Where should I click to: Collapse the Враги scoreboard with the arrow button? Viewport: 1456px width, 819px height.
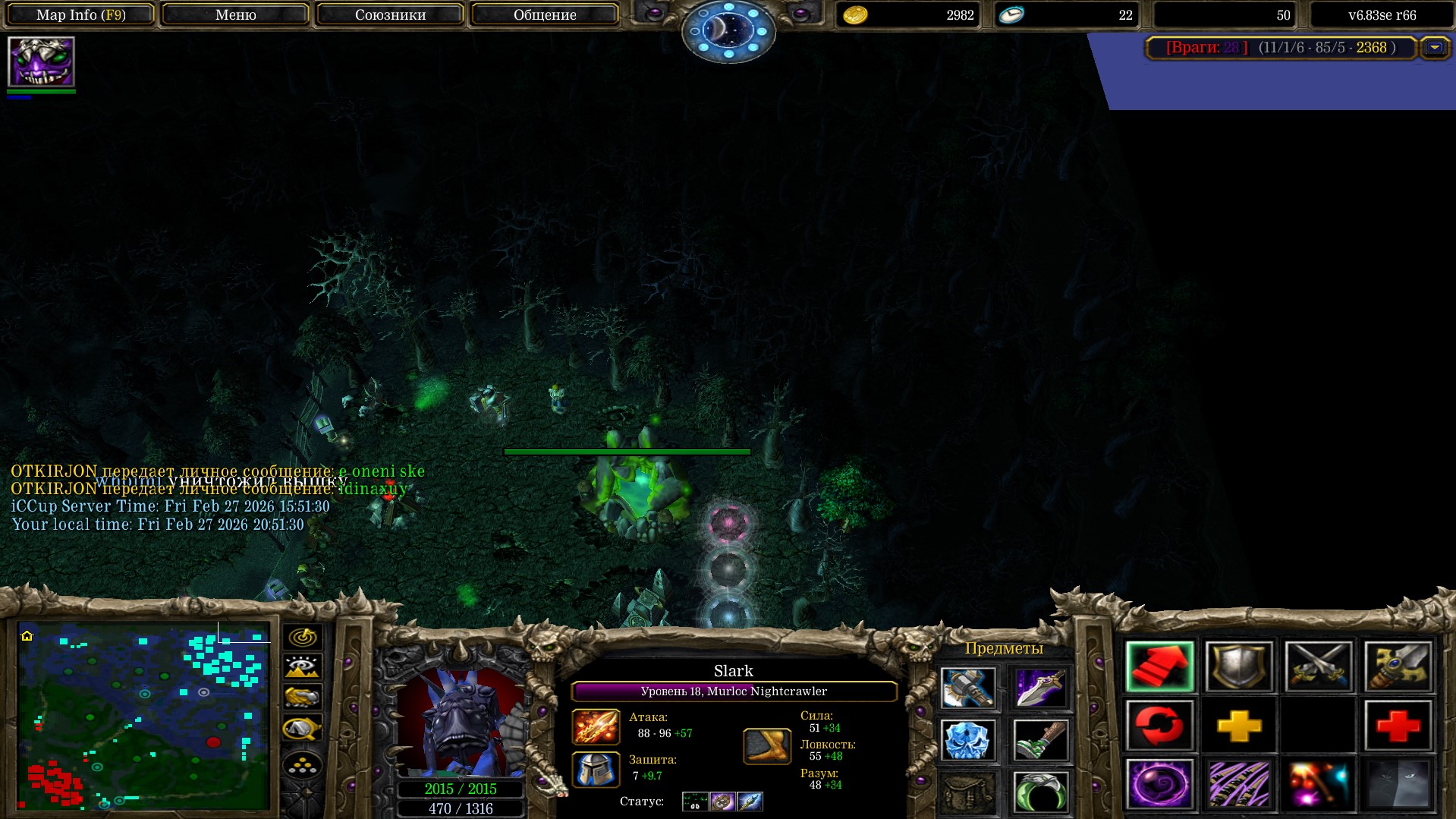click(1434, 48)
